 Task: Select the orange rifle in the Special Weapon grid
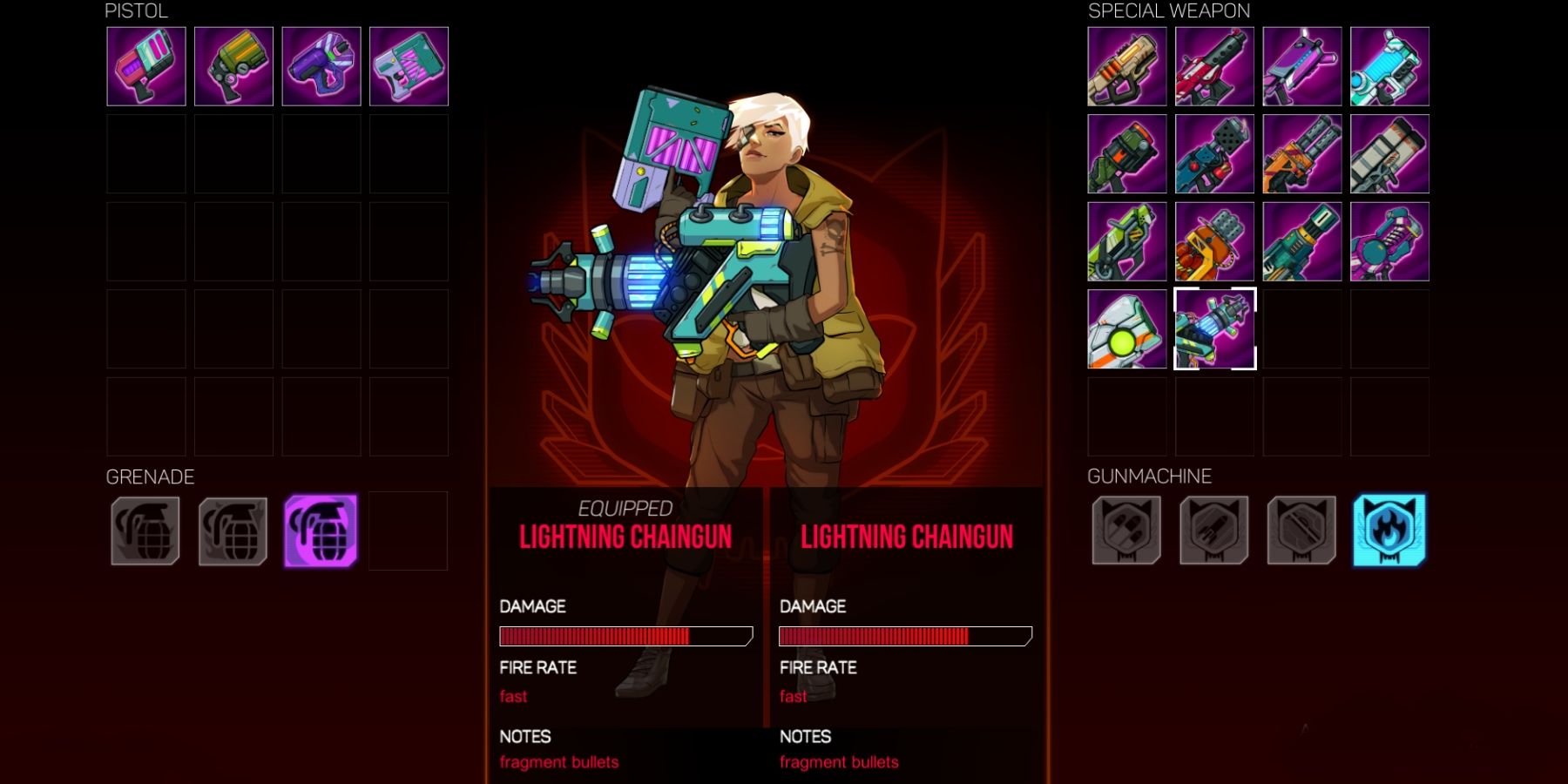pyautogui.click(x=1126, y=65)
